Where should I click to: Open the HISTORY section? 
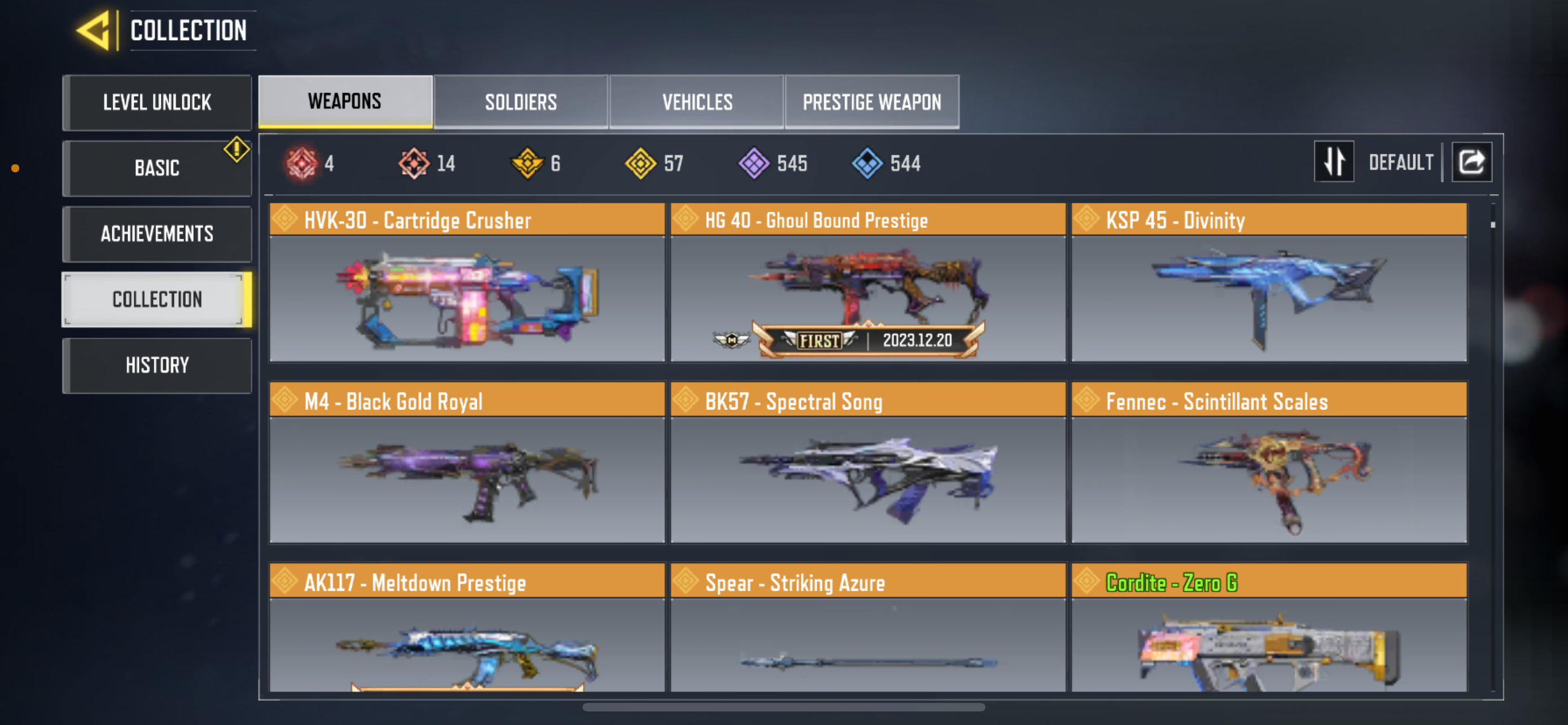coord(157,365)
